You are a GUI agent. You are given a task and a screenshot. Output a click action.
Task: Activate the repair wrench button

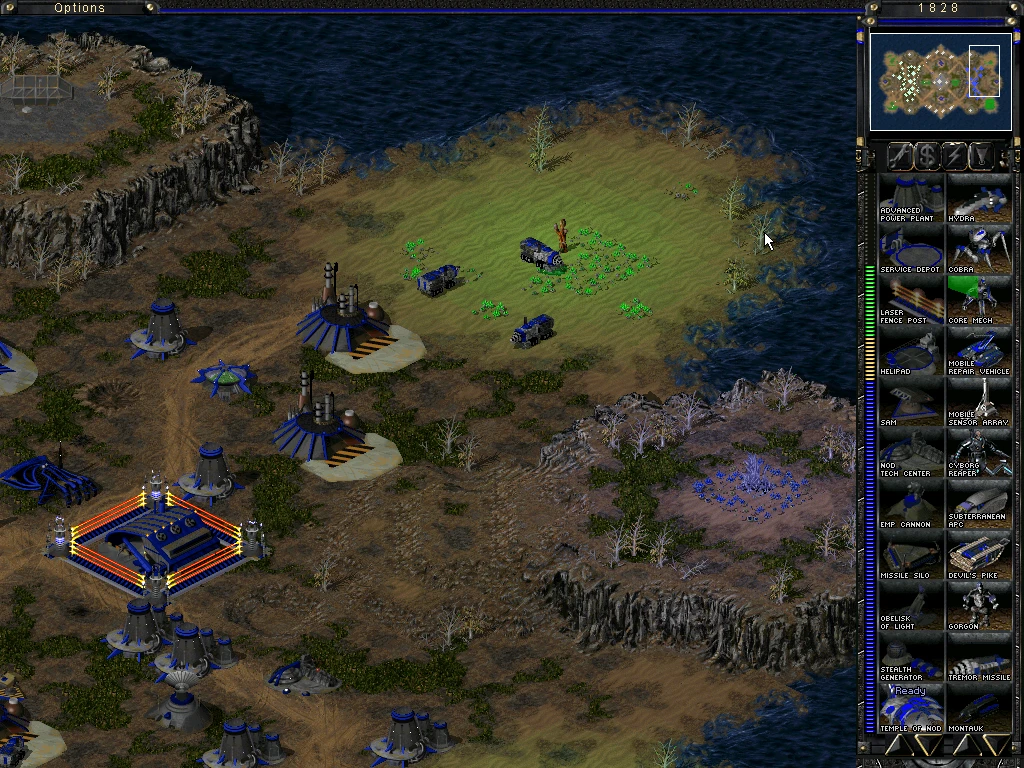pyautogui.click(x=900, y=155)
